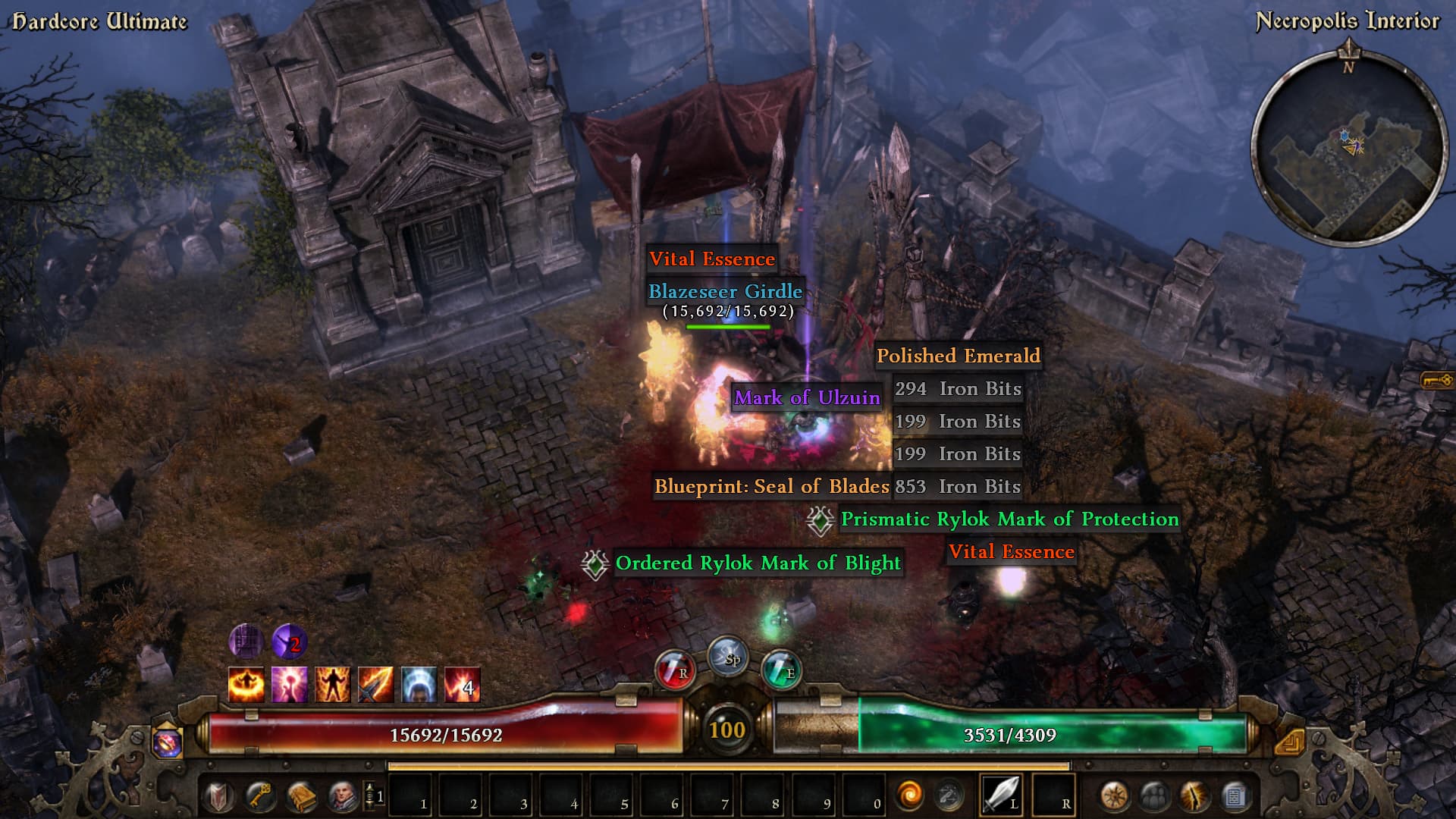Viewport: 1456px width, 819px height.
Task: Use the red health potion
Action: [674, 670]
